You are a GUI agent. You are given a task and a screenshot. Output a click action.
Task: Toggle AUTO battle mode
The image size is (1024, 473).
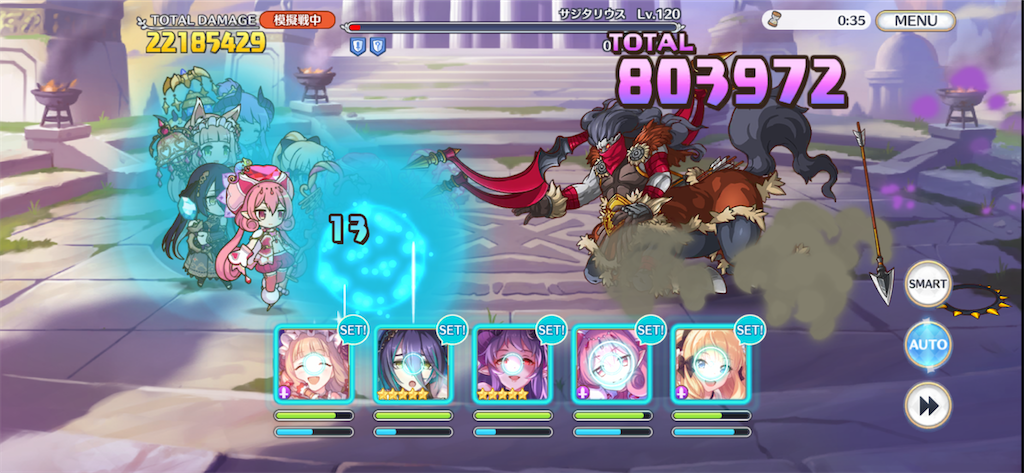927,345
